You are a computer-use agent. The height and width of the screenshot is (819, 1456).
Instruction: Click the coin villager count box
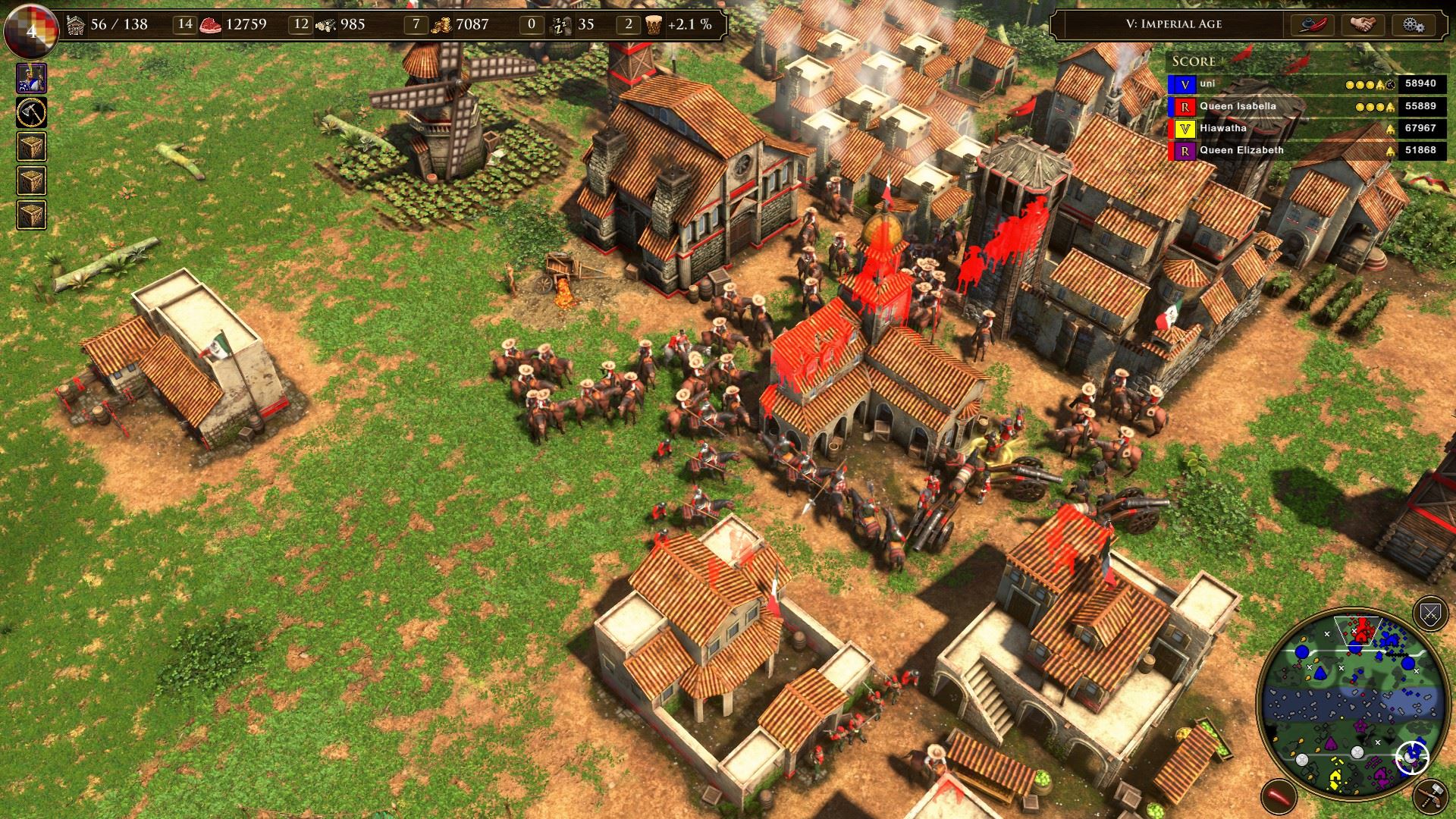[416, 24]
